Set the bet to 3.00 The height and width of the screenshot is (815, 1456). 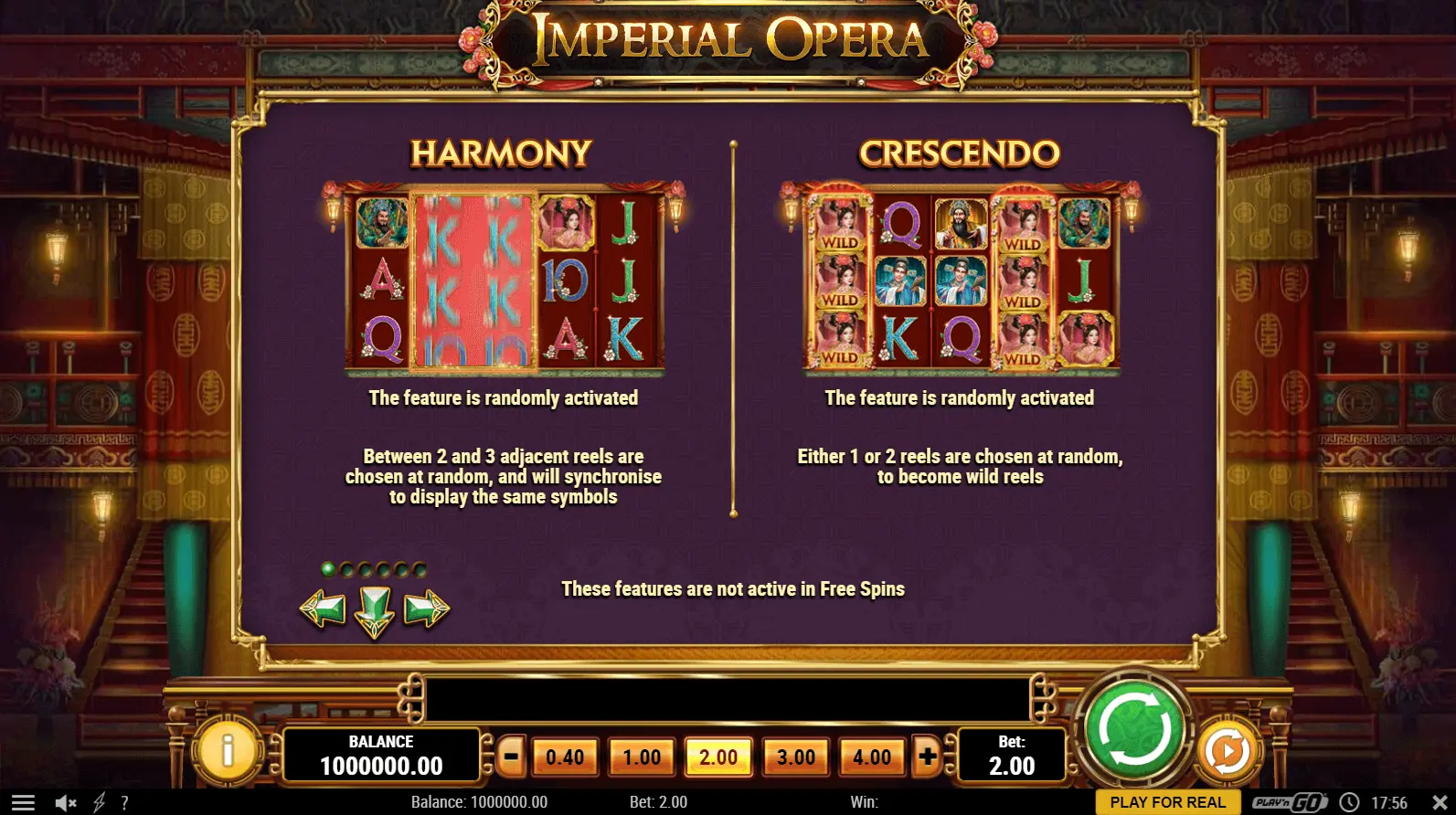[x=795, y=757]
